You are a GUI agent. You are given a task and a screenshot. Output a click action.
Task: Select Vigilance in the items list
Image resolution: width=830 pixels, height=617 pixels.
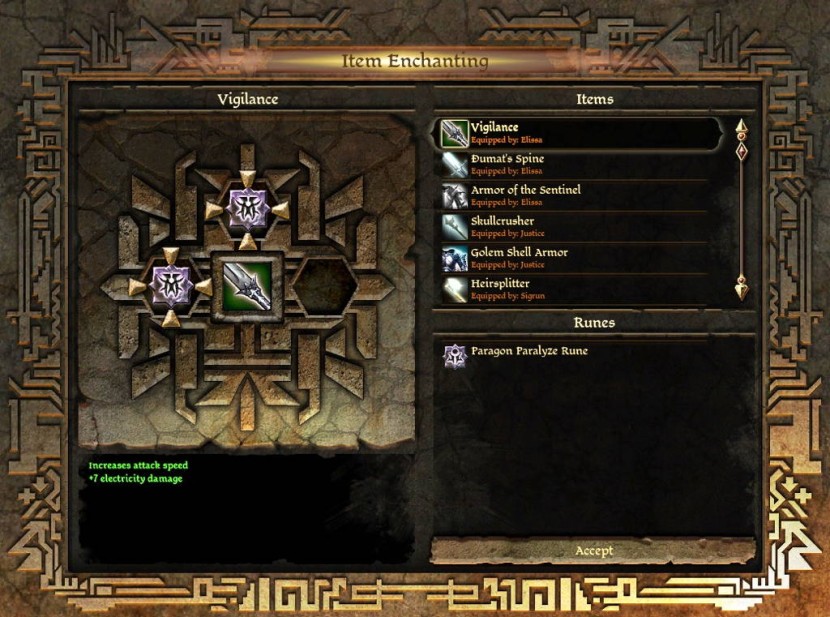coord(580,133)
